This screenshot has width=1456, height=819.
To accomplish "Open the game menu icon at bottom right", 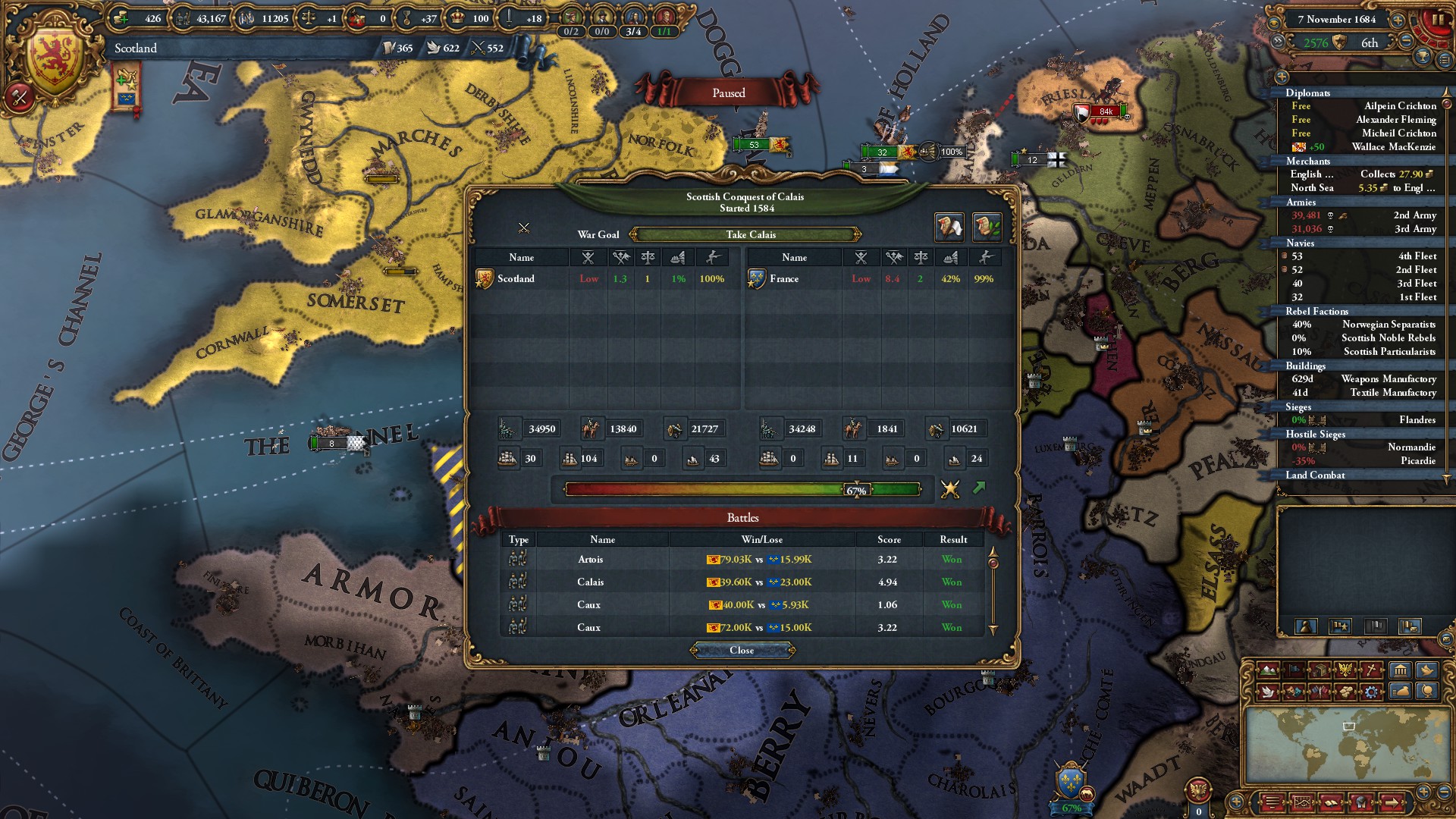I will (x=1272, y=802).
